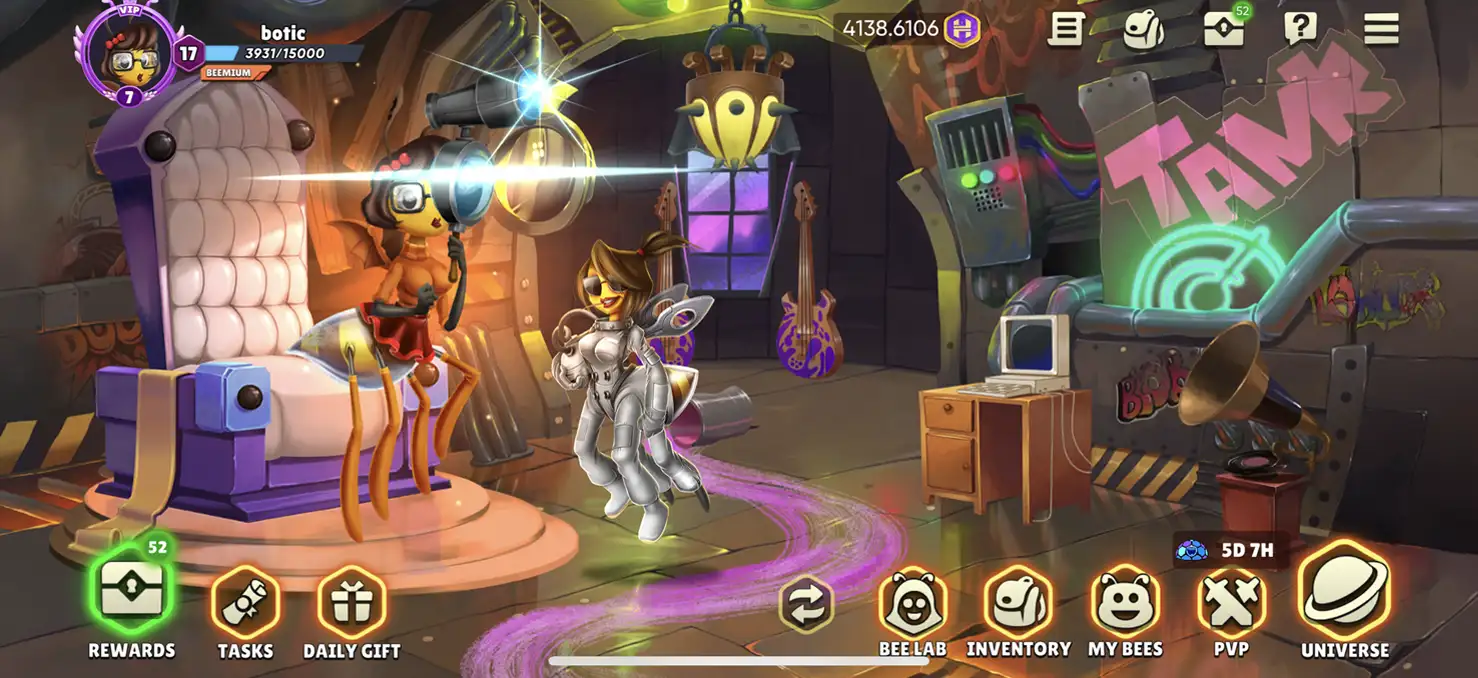Tap the swap arrows hexagon button
Viewport: 1478px width, 678px height.
pyautogui.click(x=806, y=603)
